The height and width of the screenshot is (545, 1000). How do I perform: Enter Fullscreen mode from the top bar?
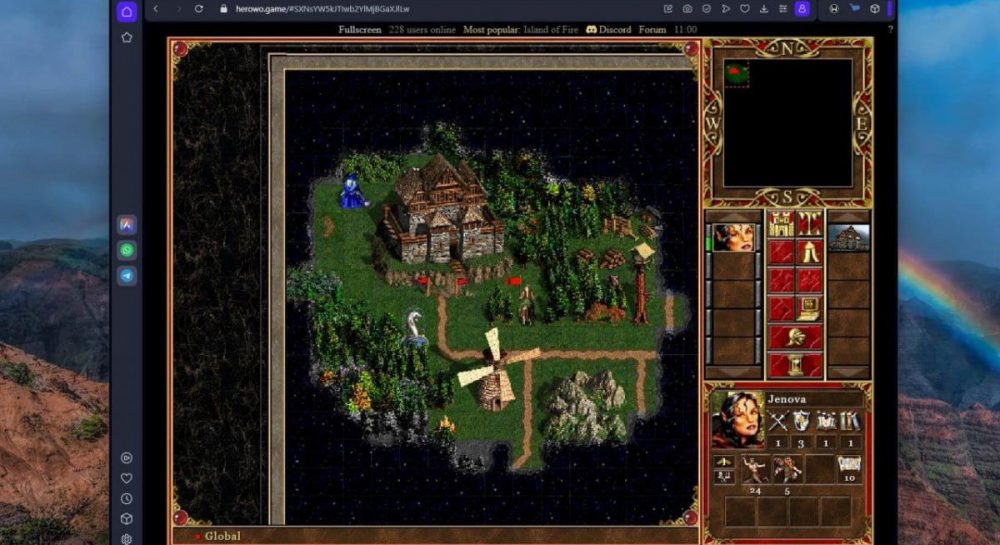coord(359,30)
